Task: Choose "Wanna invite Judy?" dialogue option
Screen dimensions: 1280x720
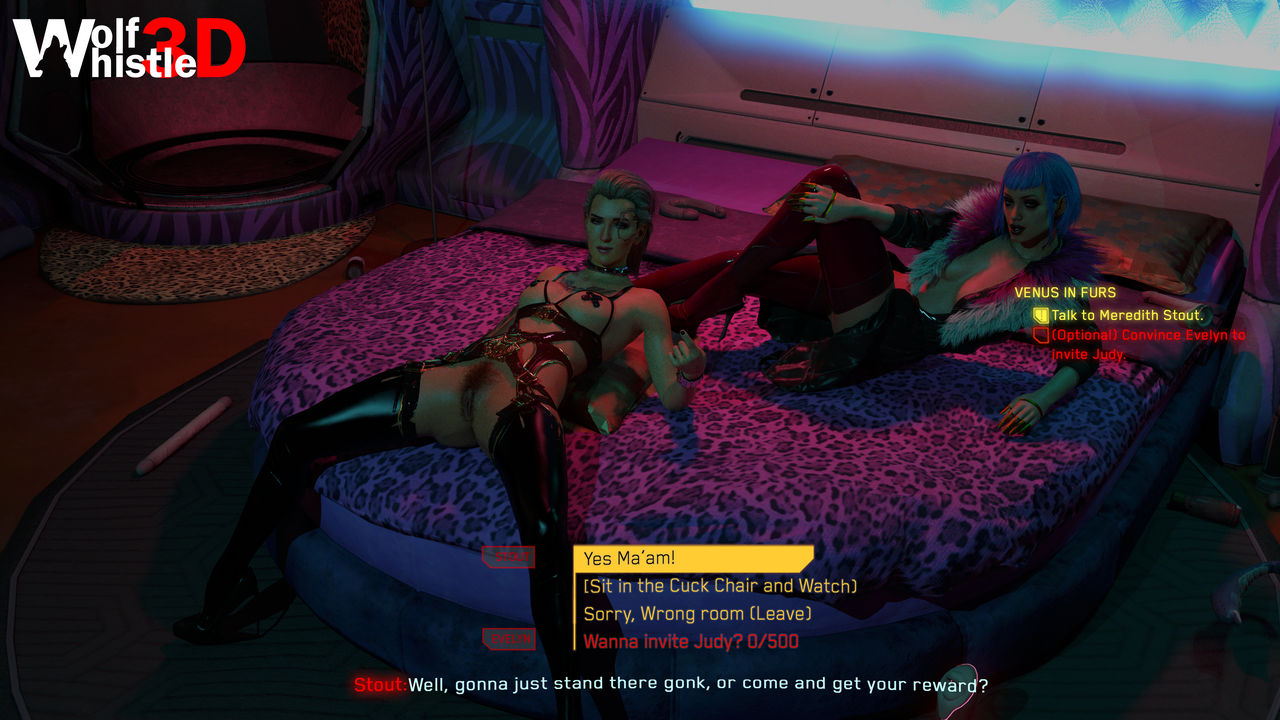Action: (x=690, y=641)
